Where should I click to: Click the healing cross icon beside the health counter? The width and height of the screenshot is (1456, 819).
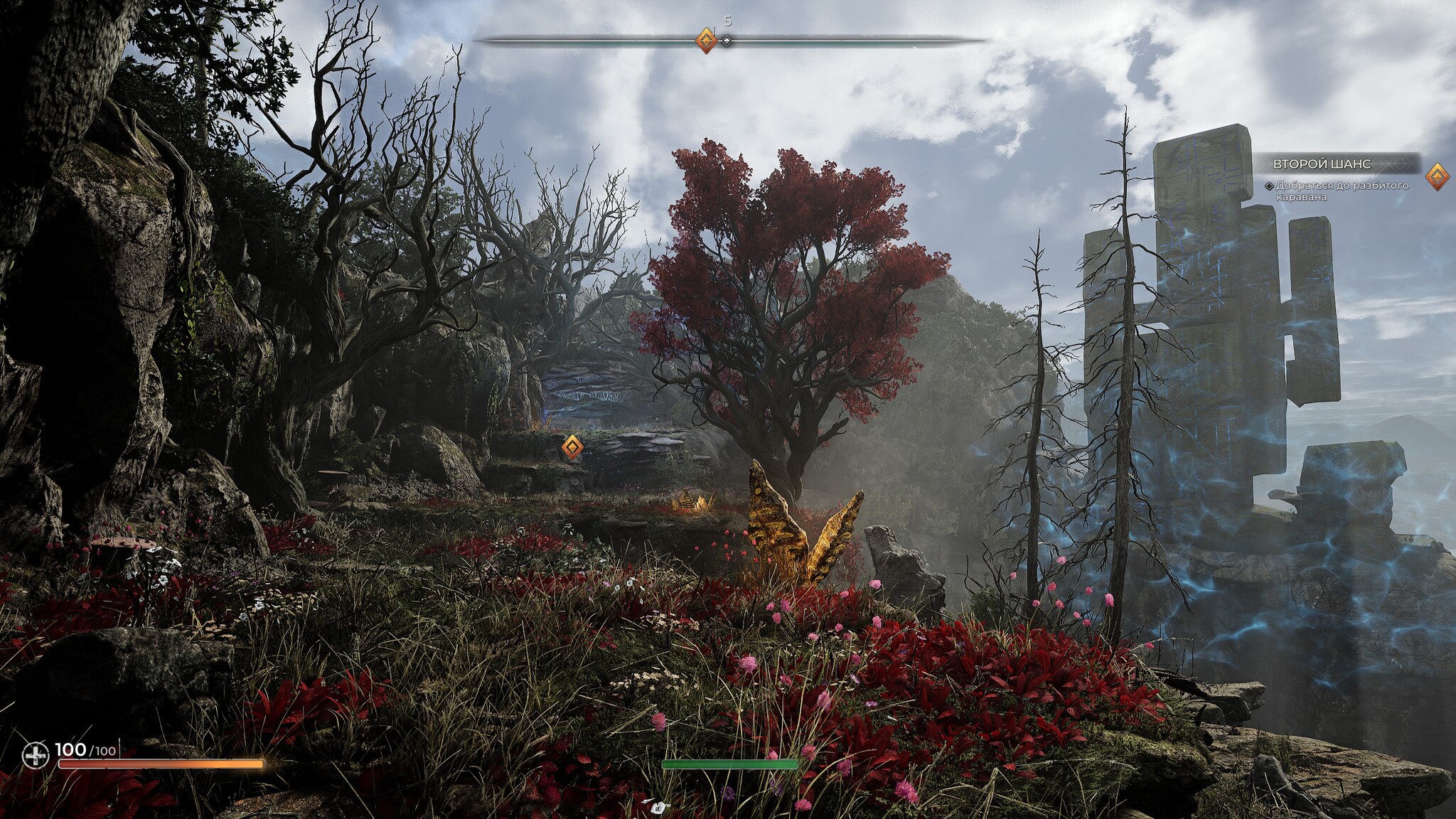pos(33,755)
